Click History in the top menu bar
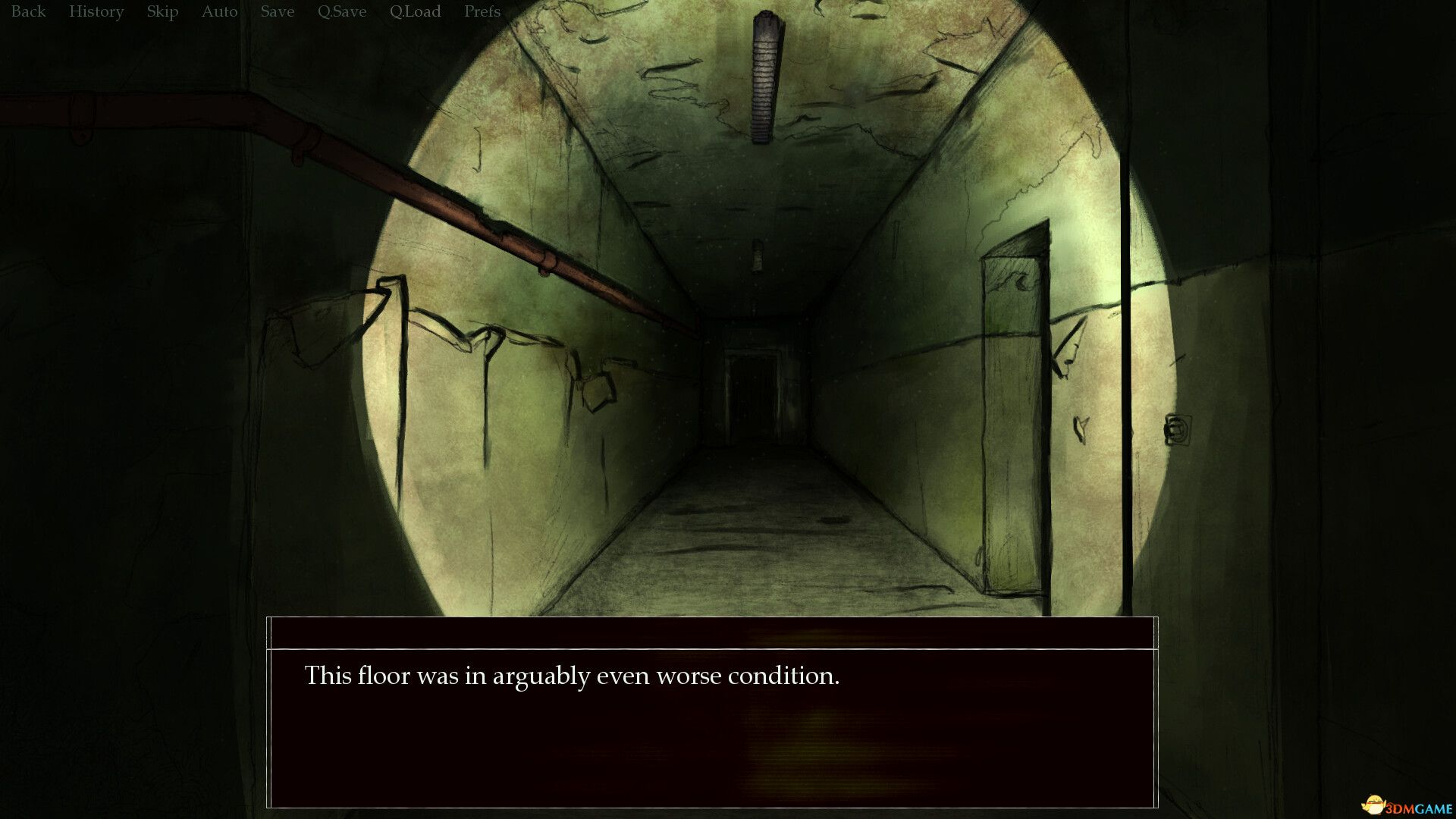The width and height of the screenshot is (1456, 819). [96, 11]
